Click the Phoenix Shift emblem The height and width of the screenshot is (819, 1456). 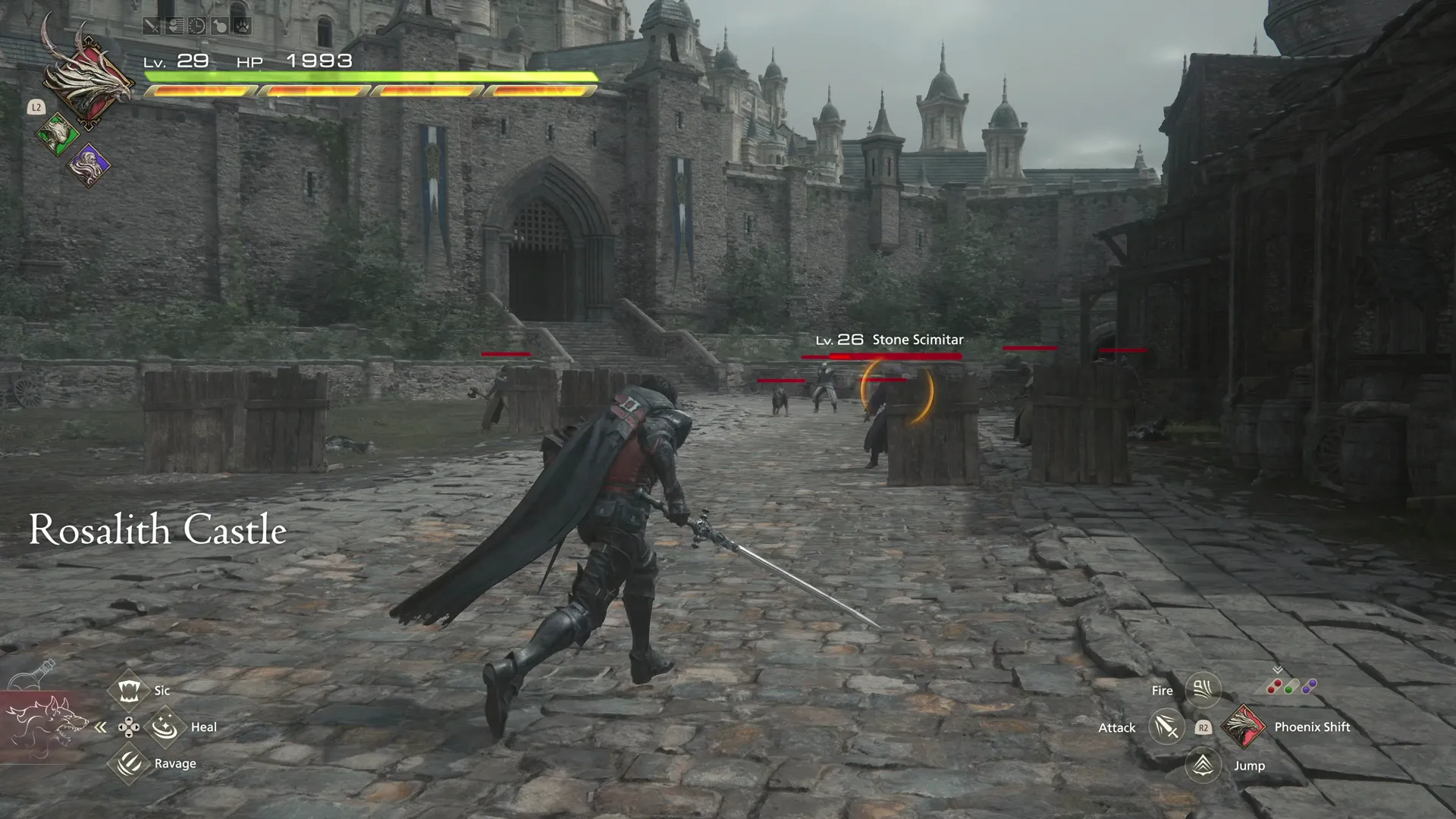click(x=1244, y=726)
